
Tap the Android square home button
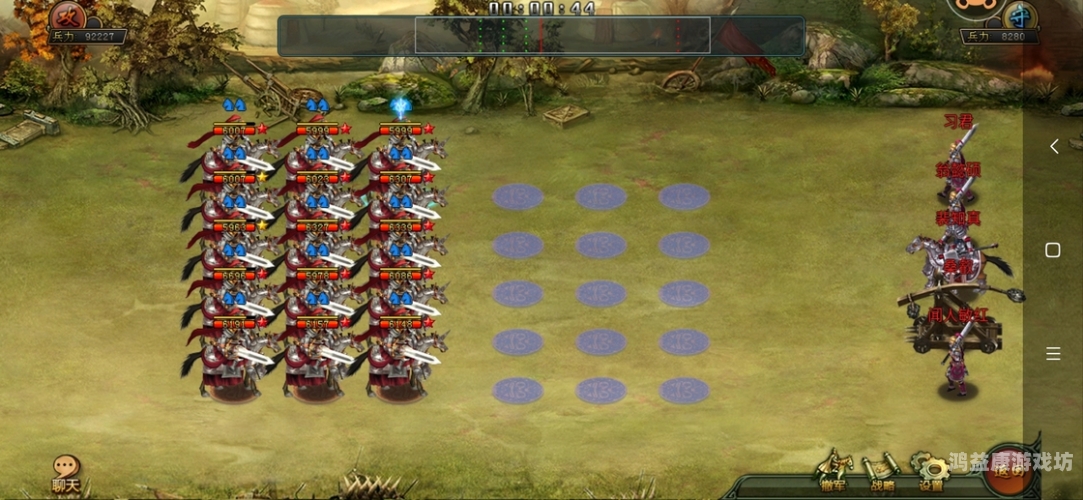tap(1053, 250)
